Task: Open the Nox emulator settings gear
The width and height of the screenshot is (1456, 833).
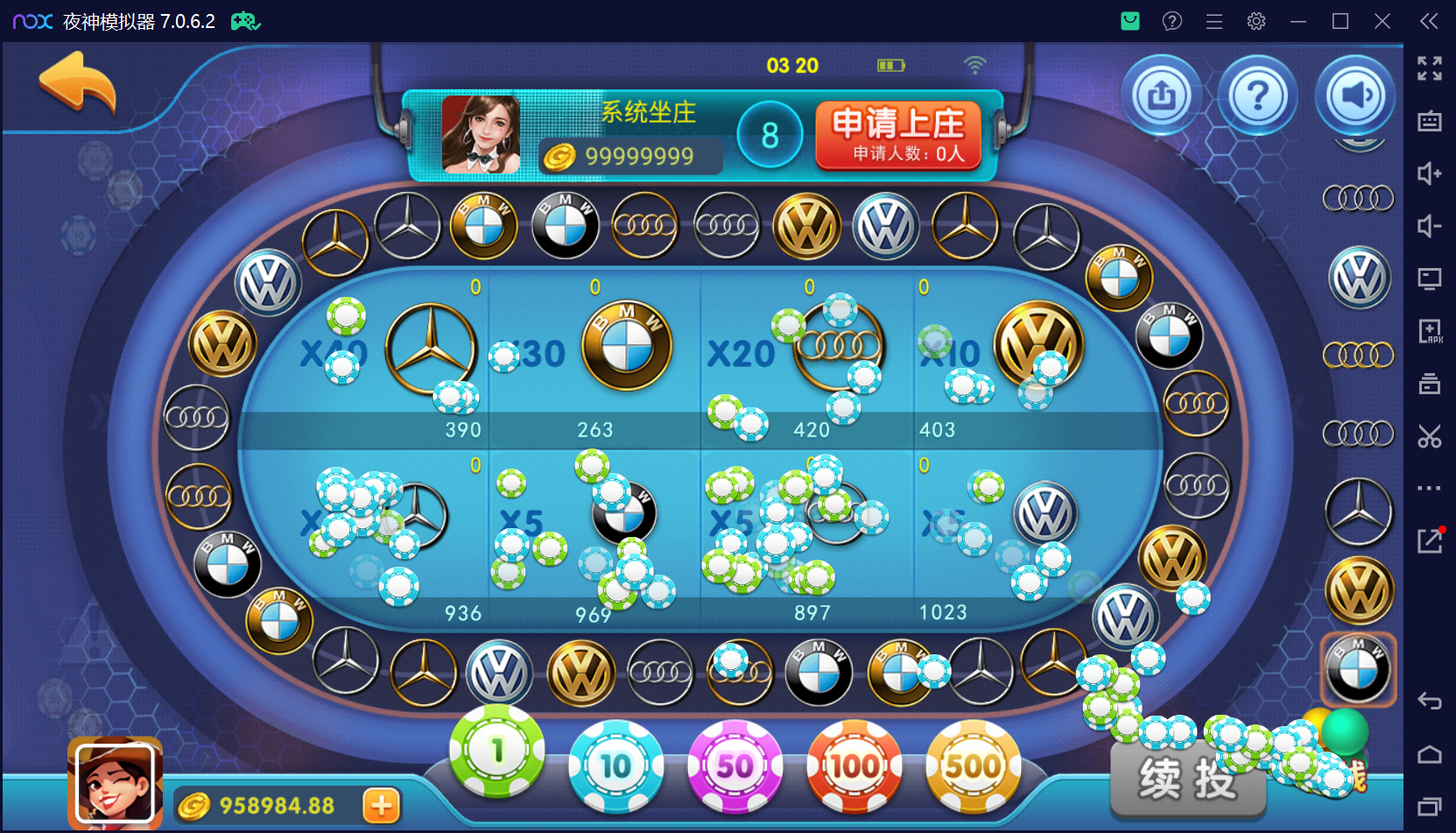Action: (1256, 21)
